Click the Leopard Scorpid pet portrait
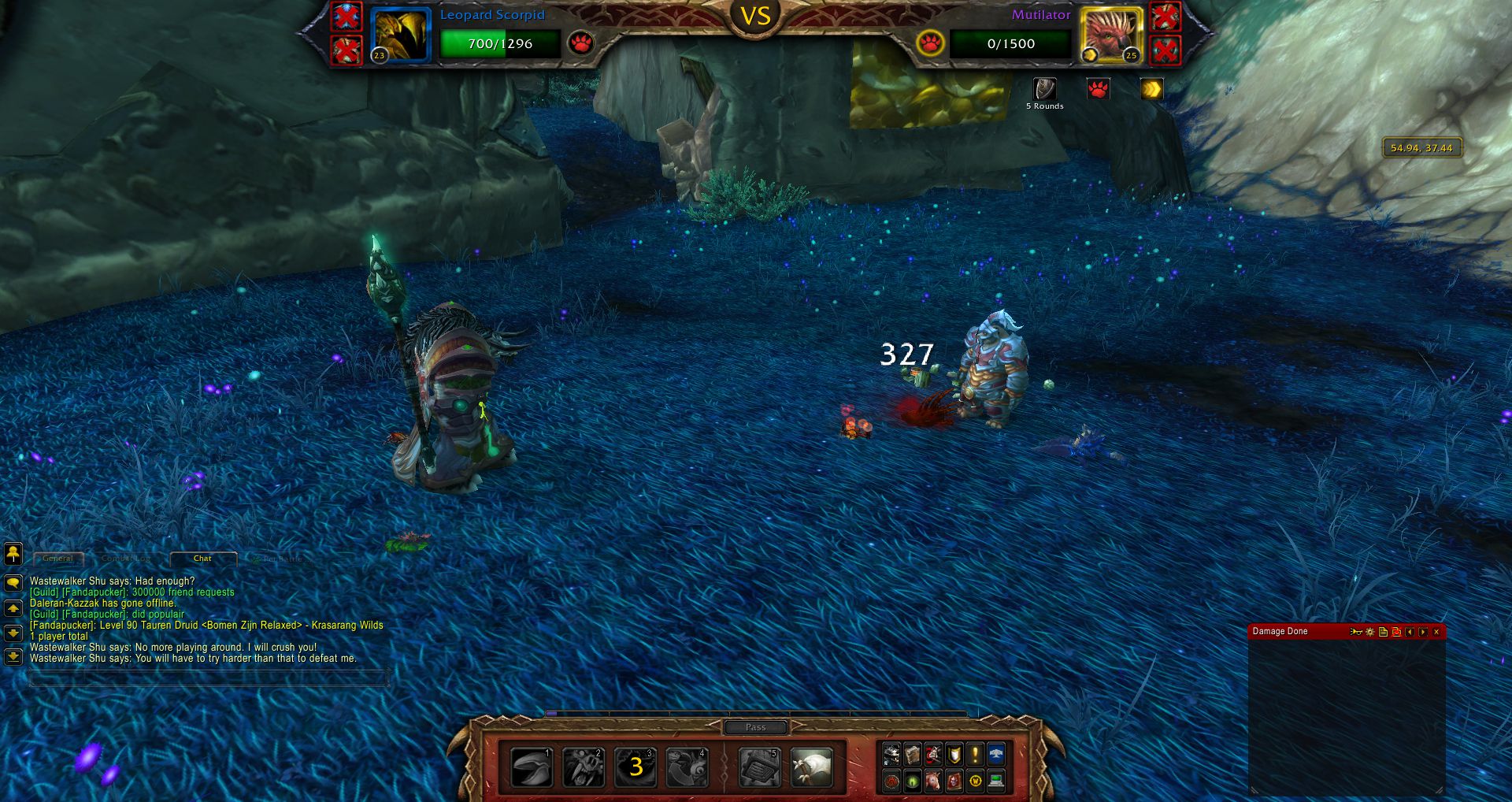The width and height of the screenshot is (1512, 802). coord(401,34)
